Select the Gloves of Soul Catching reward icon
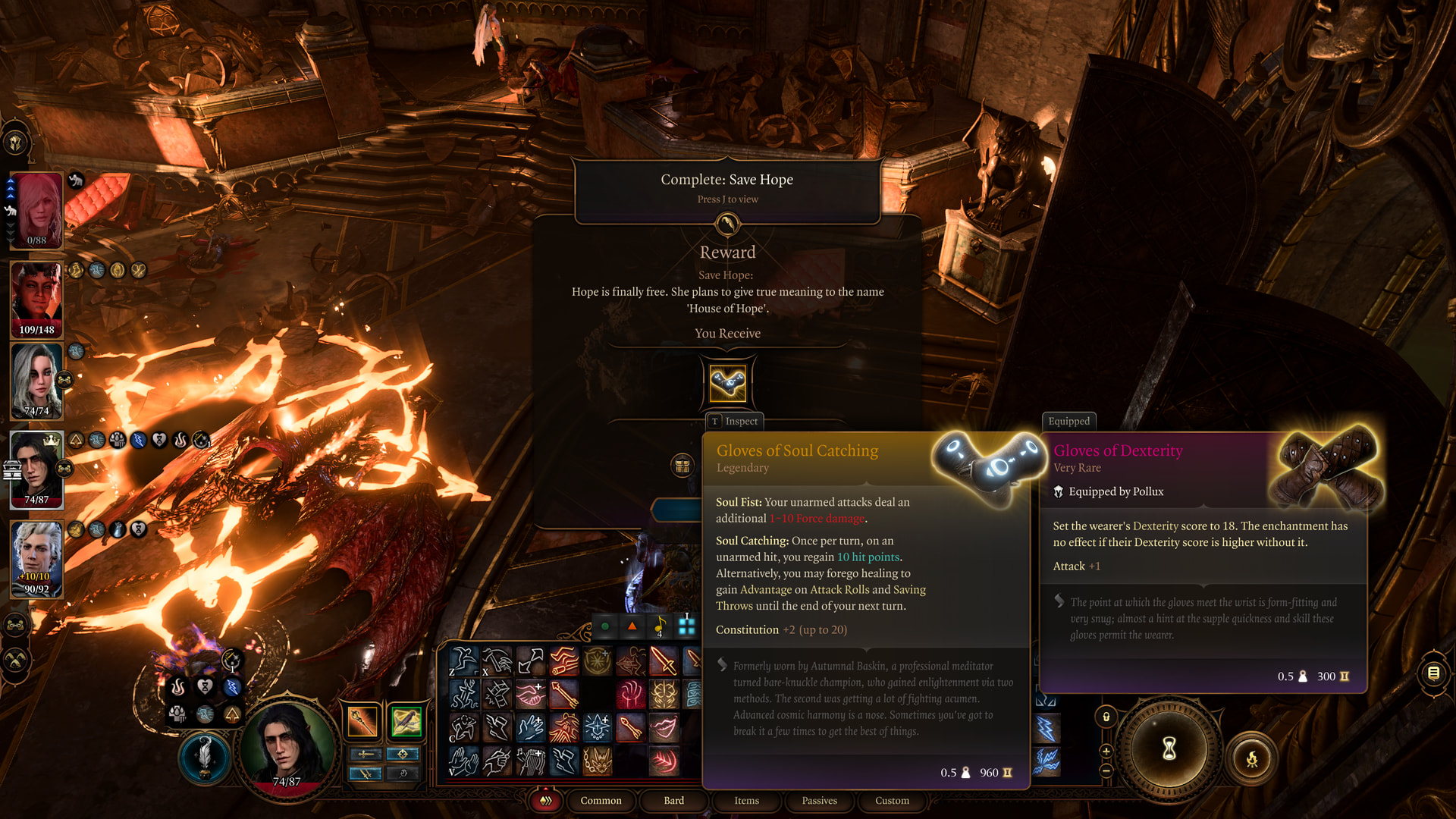1456x819 pixels. [727, 383]
